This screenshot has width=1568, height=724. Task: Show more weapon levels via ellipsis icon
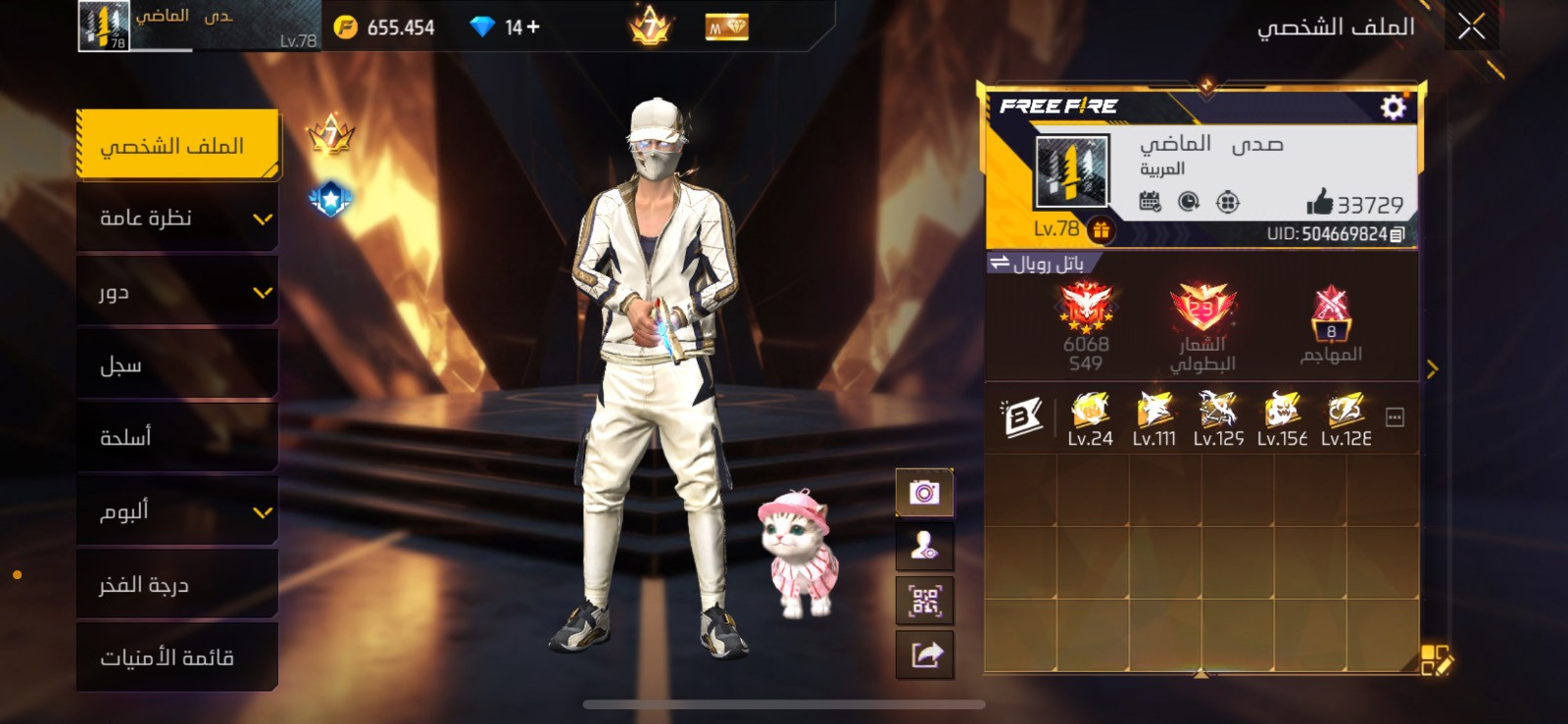pyautogui.click(x=1395, y=418)
